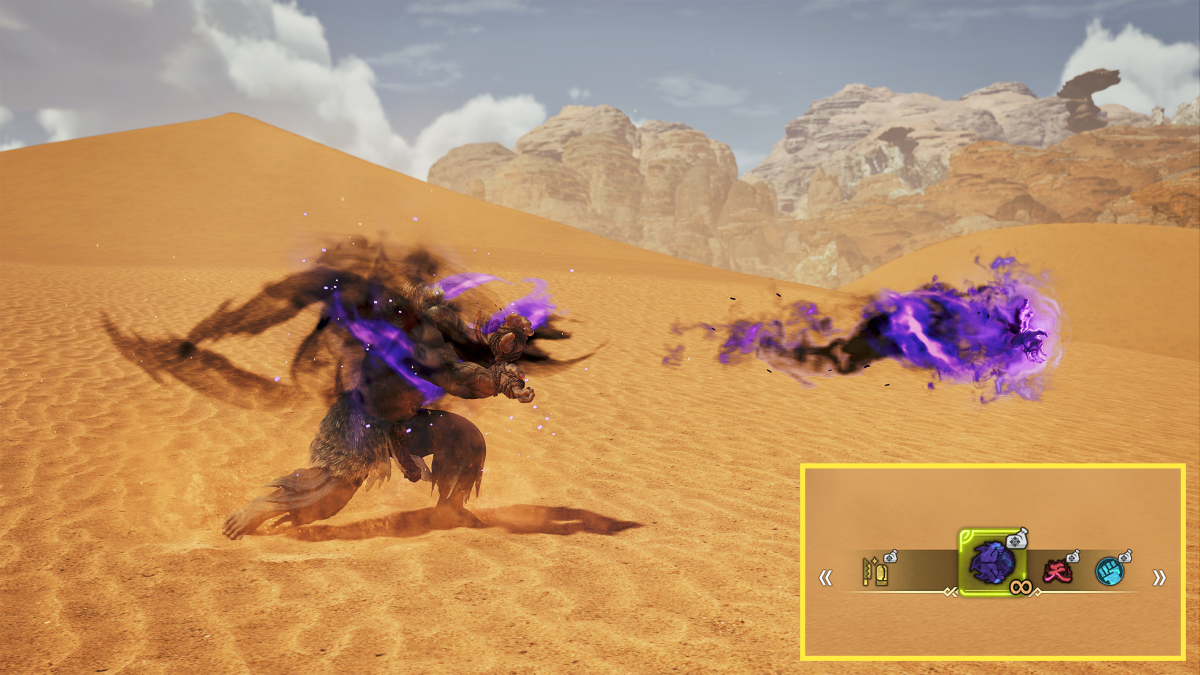Select the red kanji item in the item bar
The width and height of the screenshot is (1200, 675).
[1055, 572]
